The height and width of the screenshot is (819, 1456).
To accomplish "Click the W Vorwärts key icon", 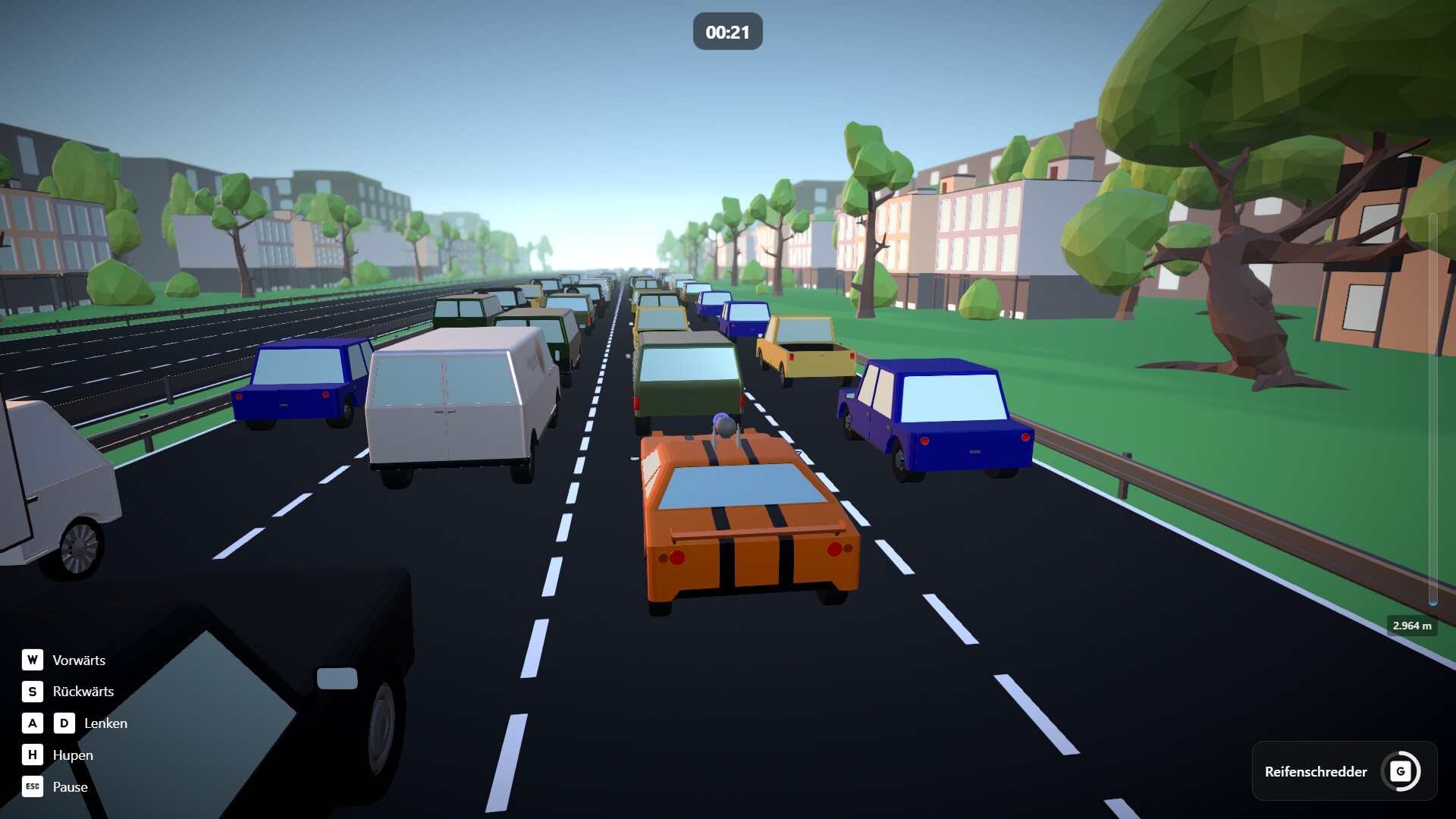I will pyautogui.click(x=31, y=660).
